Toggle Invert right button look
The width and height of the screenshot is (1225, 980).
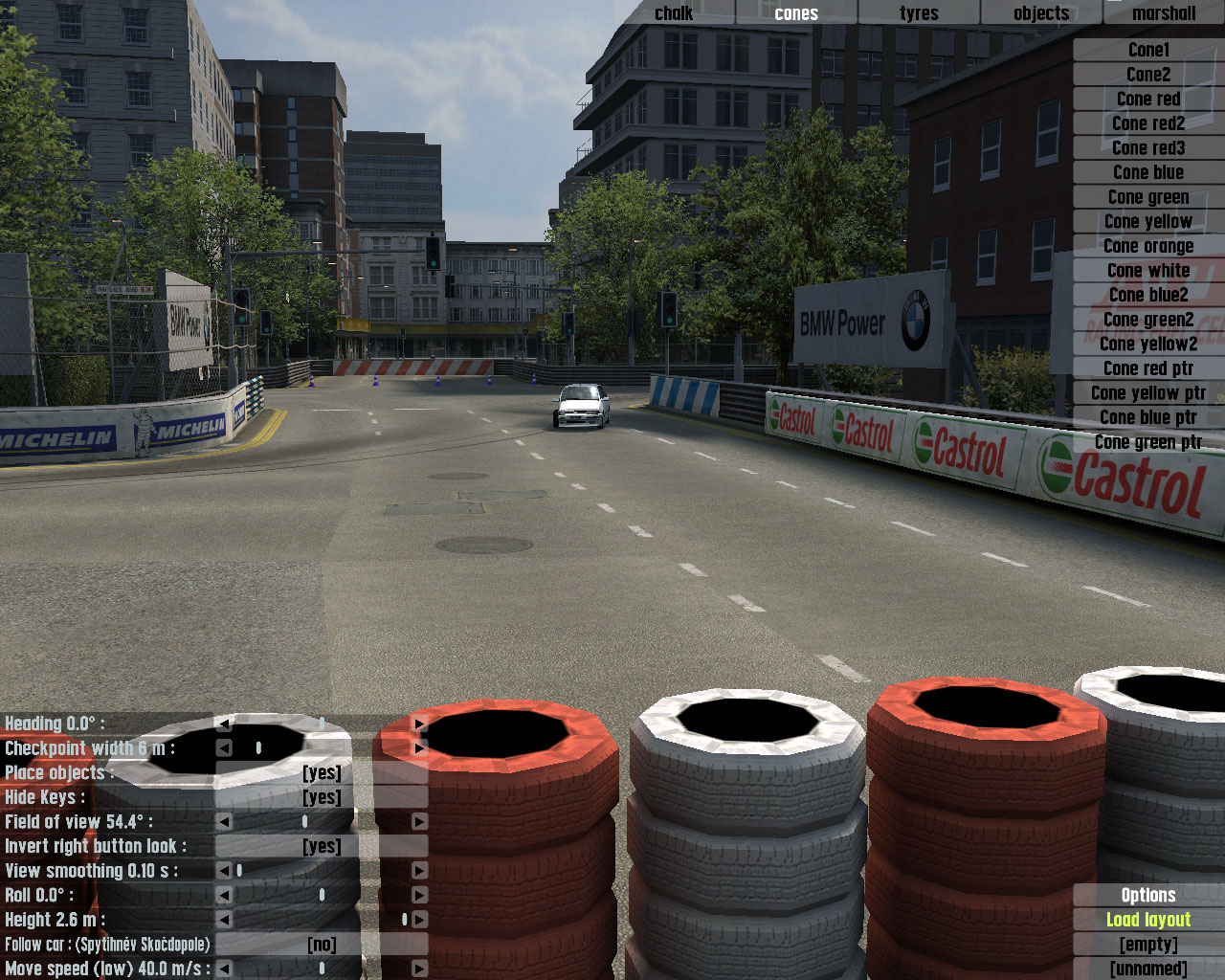322,846
